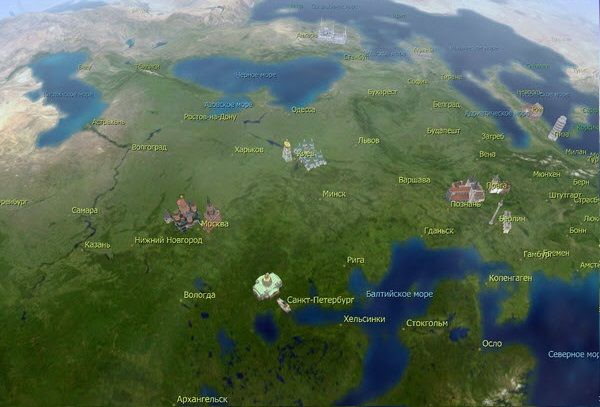Open the Poznań red-roofed building marker
This screenshot has width=600, height=407.
click(x=465, y=190)
